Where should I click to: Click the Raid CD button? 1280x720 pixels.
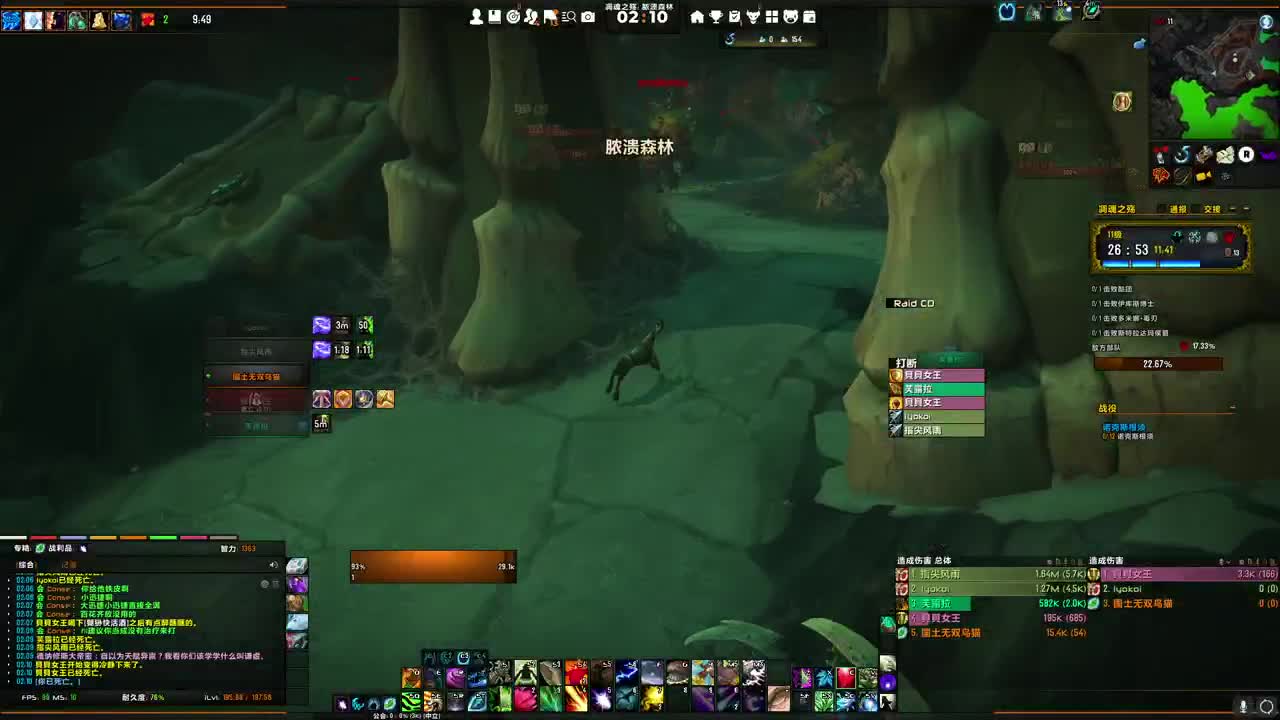(911, 303)
